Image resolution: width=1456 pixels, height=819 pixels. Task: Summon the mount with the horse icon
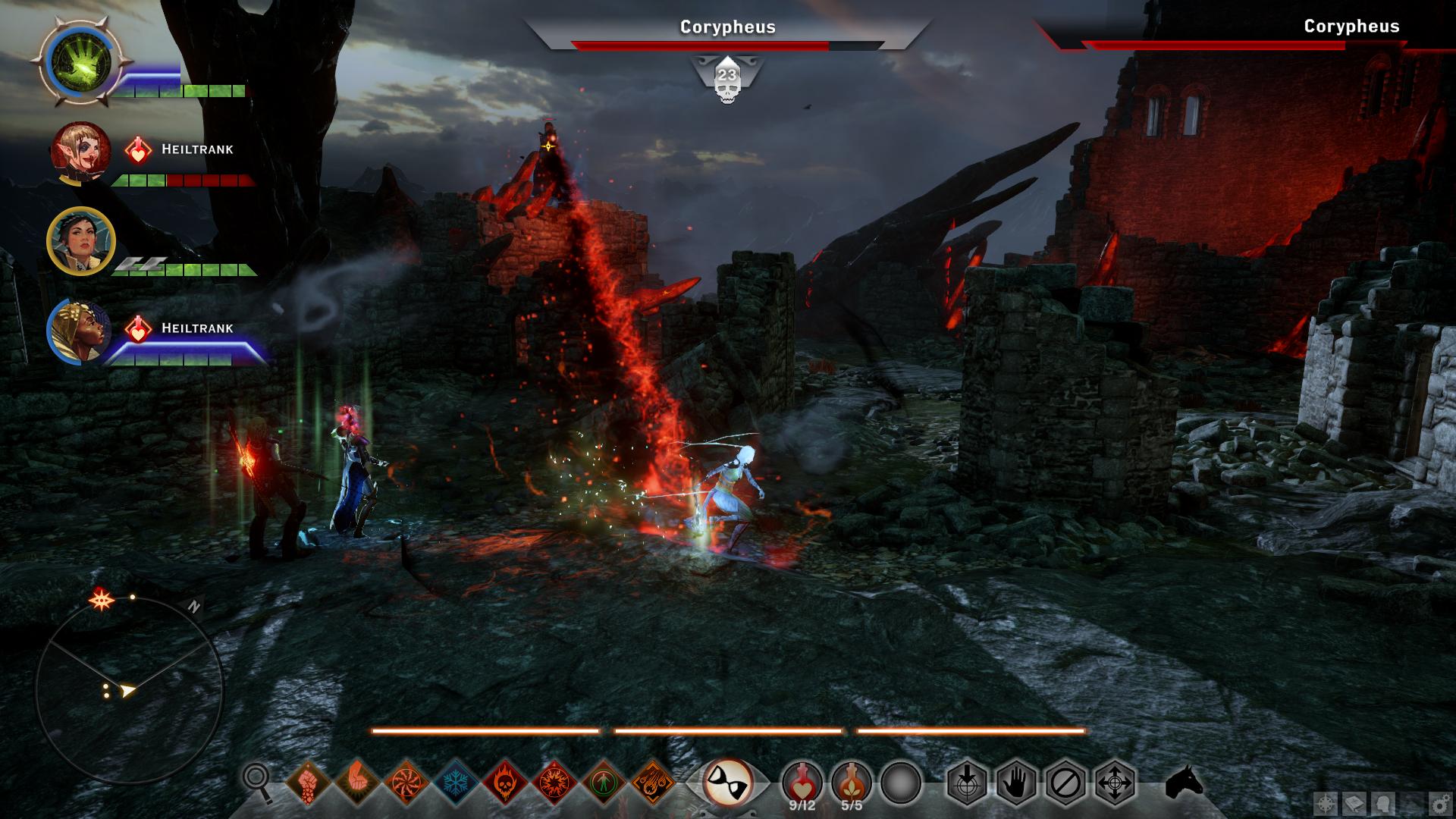coord(1184,782)
